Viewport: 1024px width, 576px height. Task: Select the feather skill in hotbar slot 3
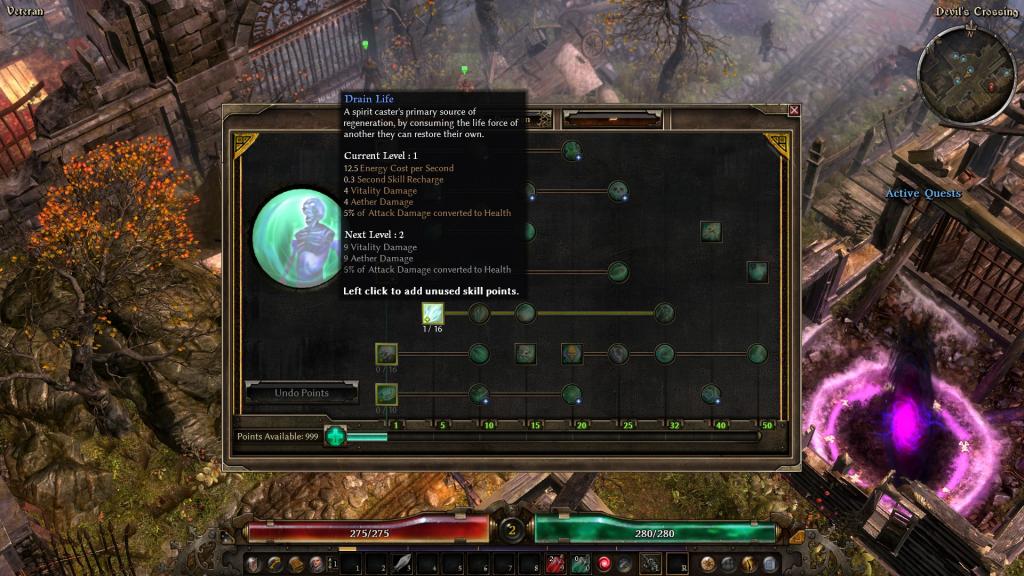[x=403, y=564]
